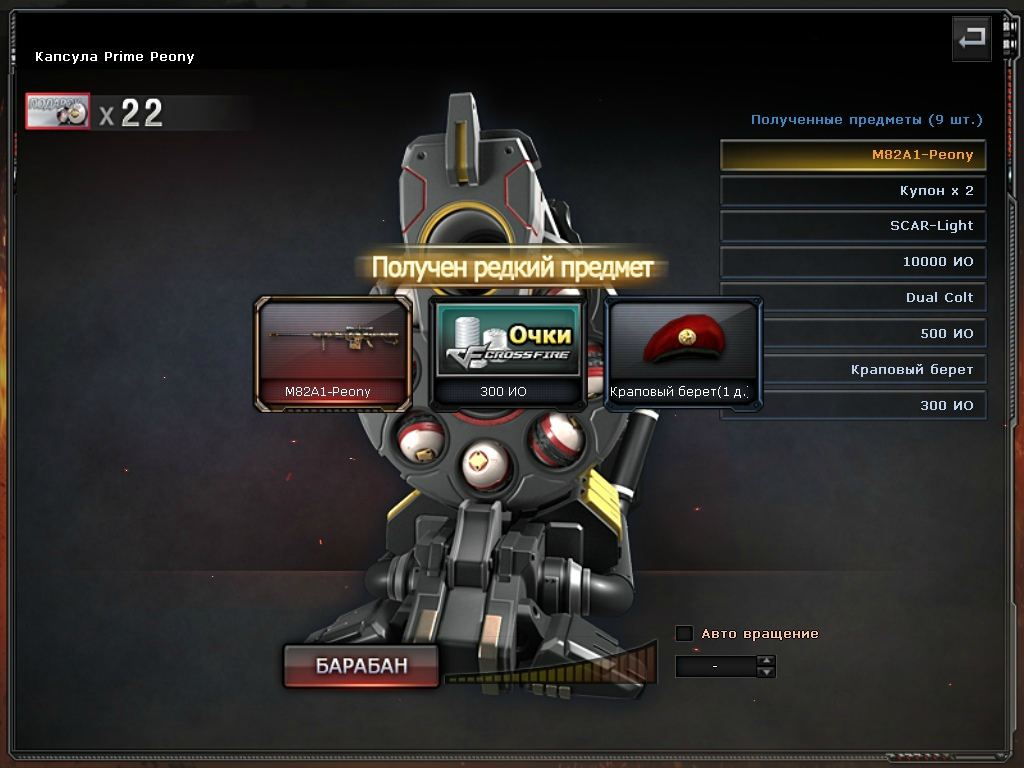Select Краповый берет in the received list

[853, 370]
